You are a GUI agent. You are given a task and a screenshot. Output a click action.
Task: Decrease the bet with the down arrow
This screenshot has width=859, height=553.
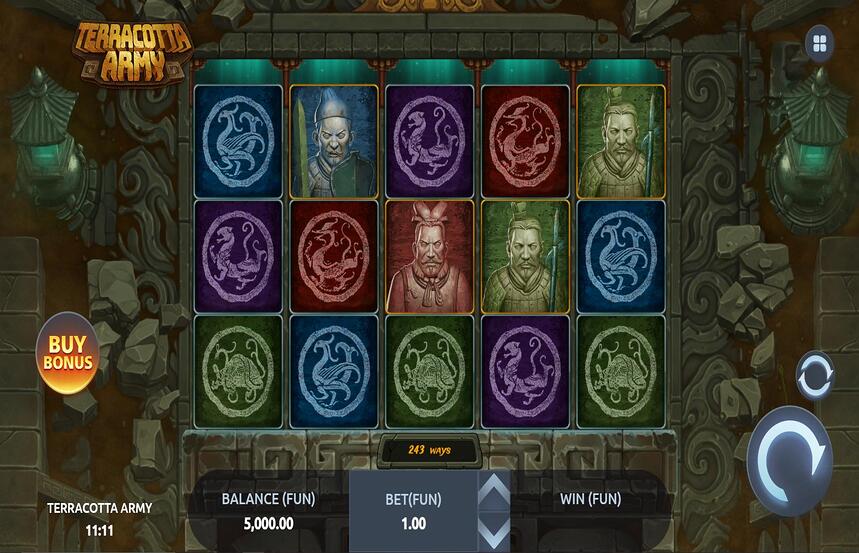click(x=493, y=529)
